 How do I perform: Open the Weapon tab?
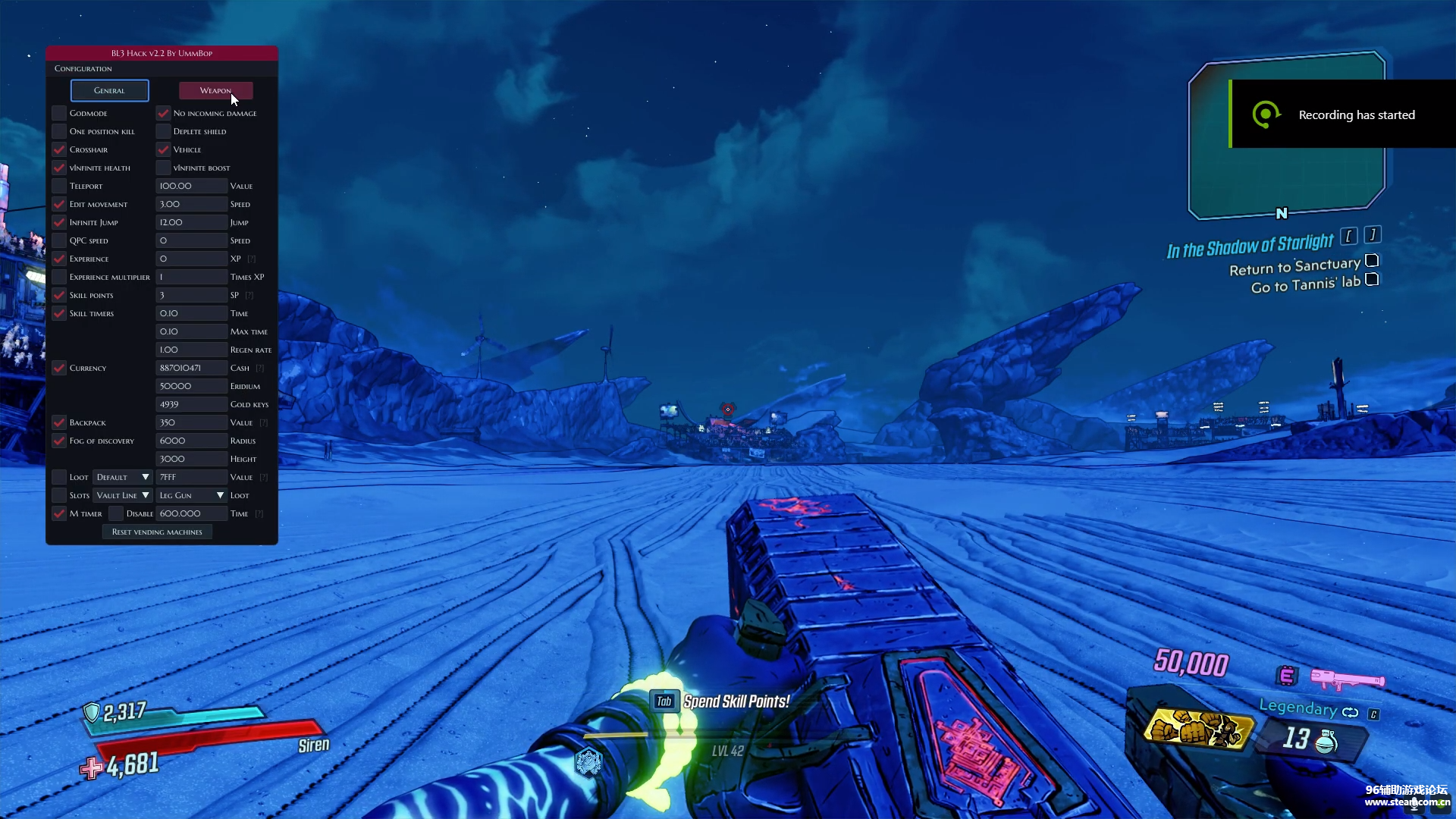215,90
